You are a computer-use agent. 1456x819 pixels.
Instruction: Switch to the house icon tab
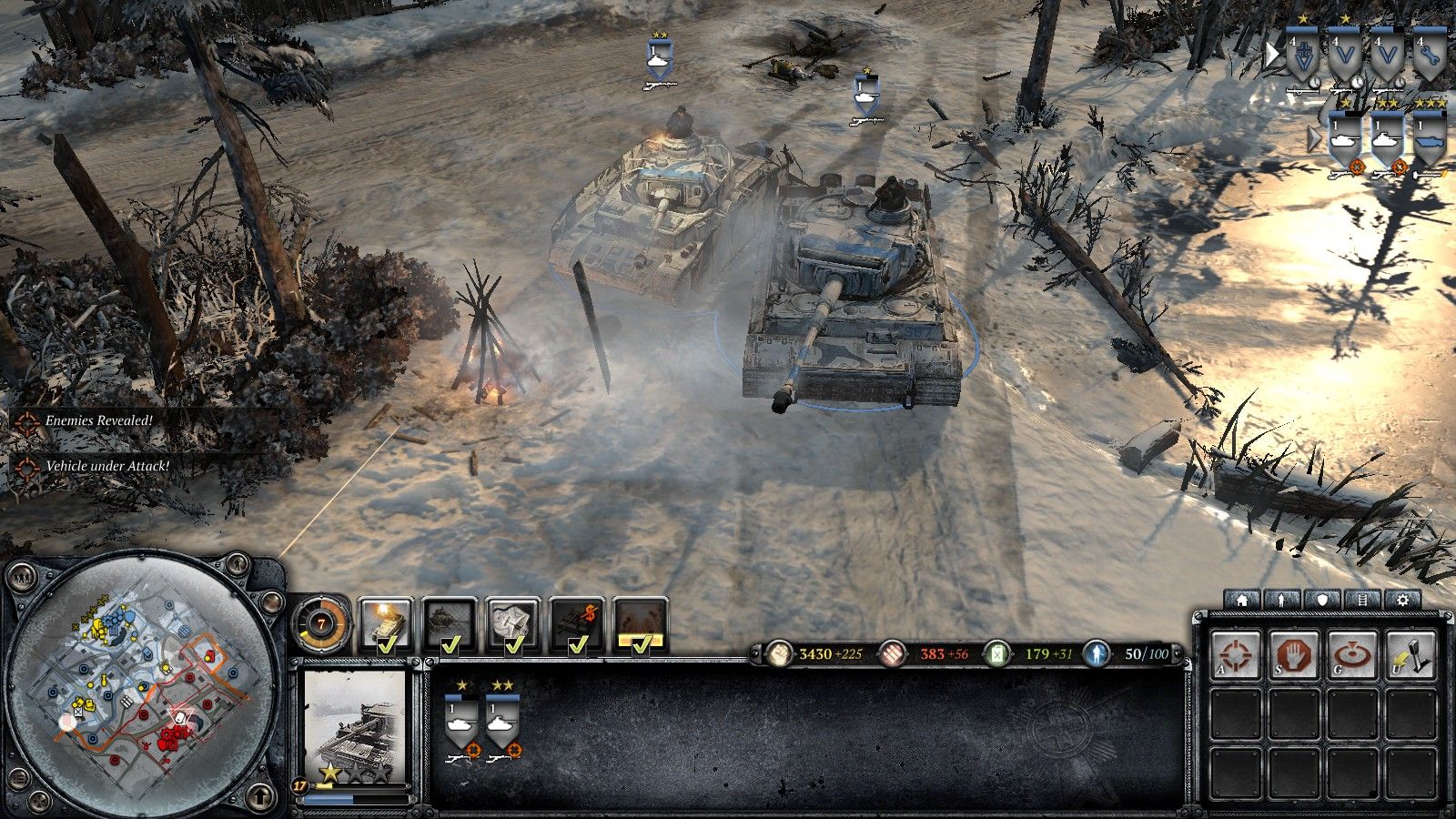click(1242, 600)
